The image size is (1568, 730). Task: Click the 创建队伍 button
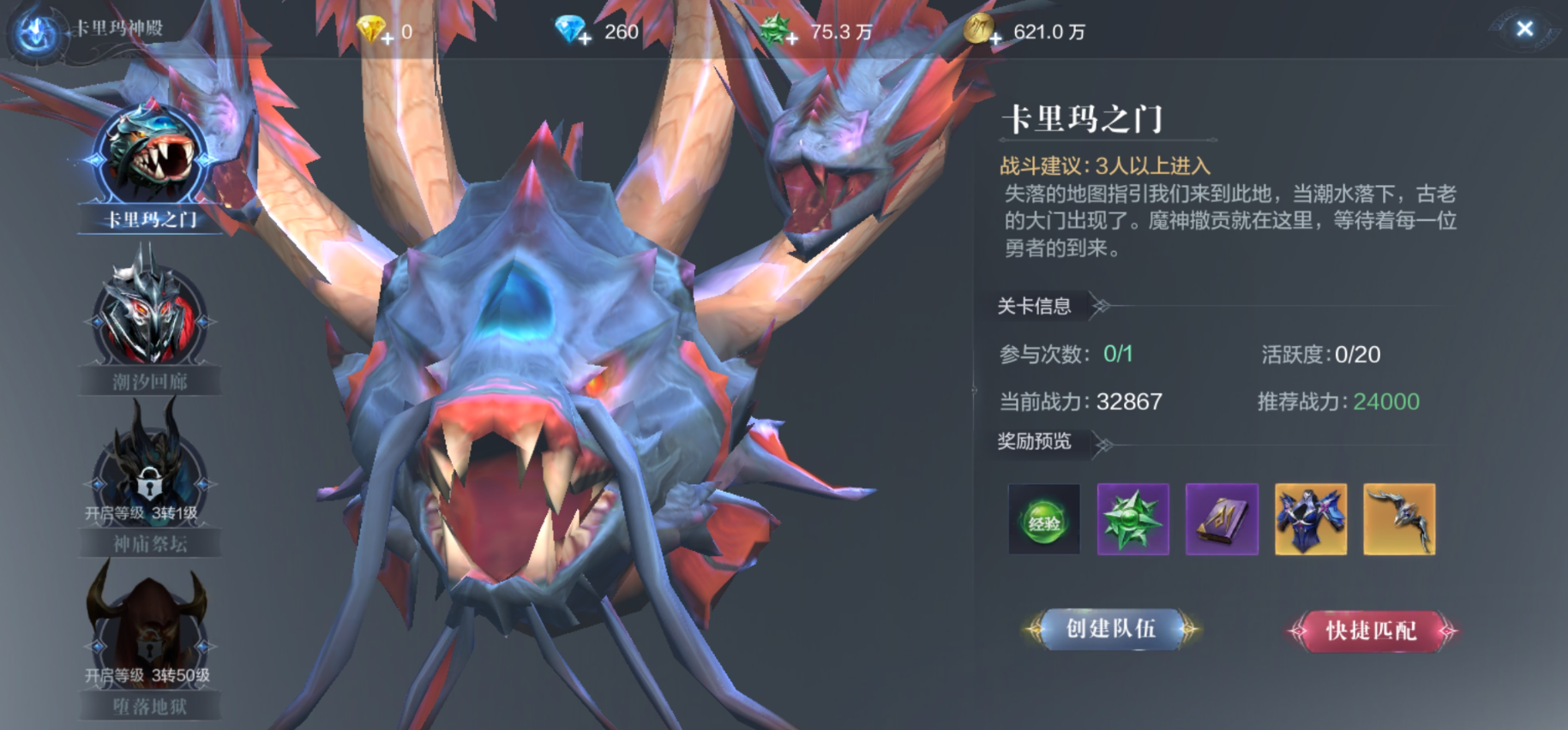tap(1111, 630)
